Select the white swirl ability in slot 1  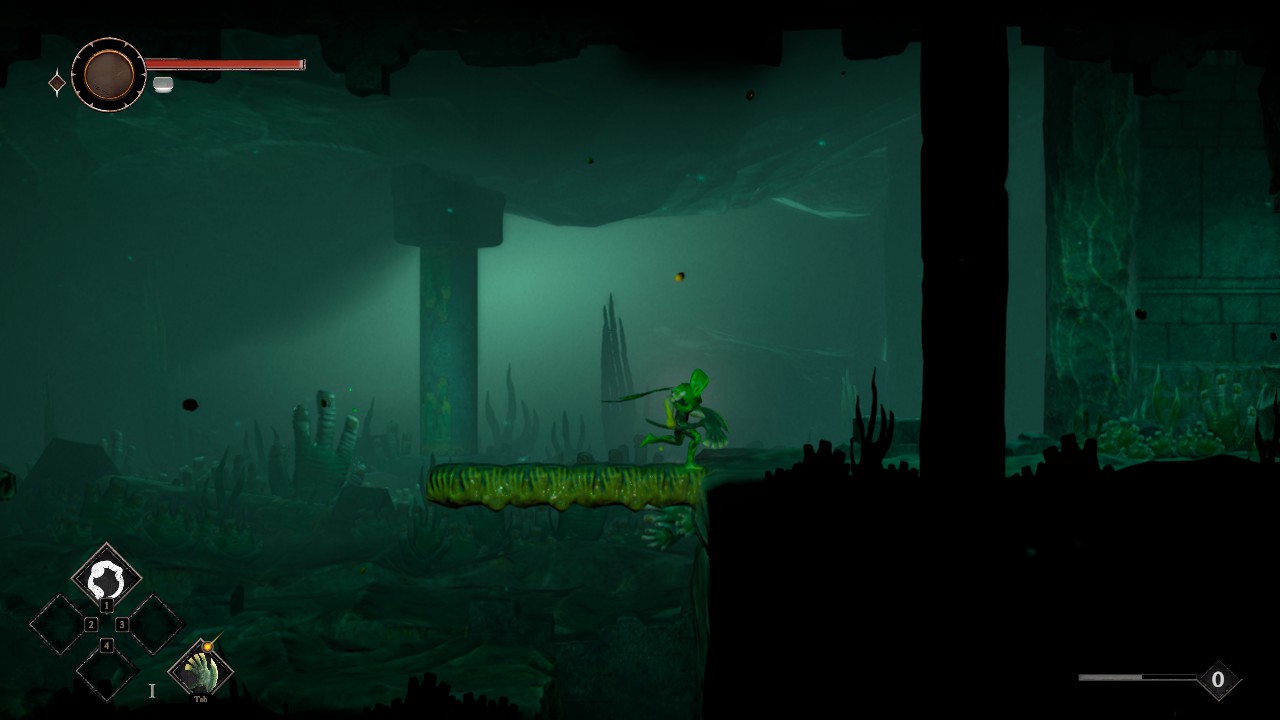pyautogui.click(x=106, y=578)
